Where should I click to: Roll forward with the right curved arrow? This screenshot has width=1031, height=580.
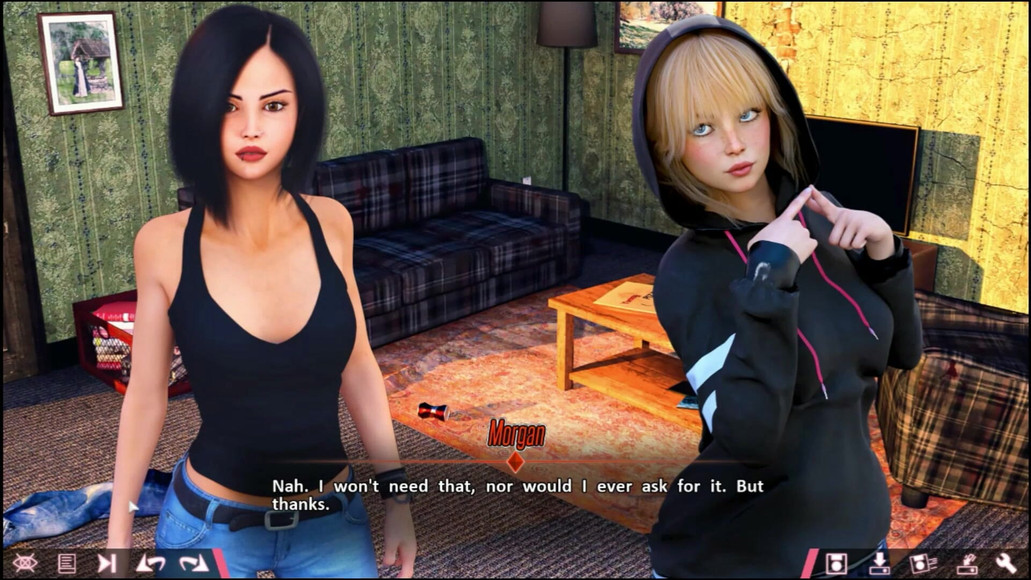click(193, 563)
